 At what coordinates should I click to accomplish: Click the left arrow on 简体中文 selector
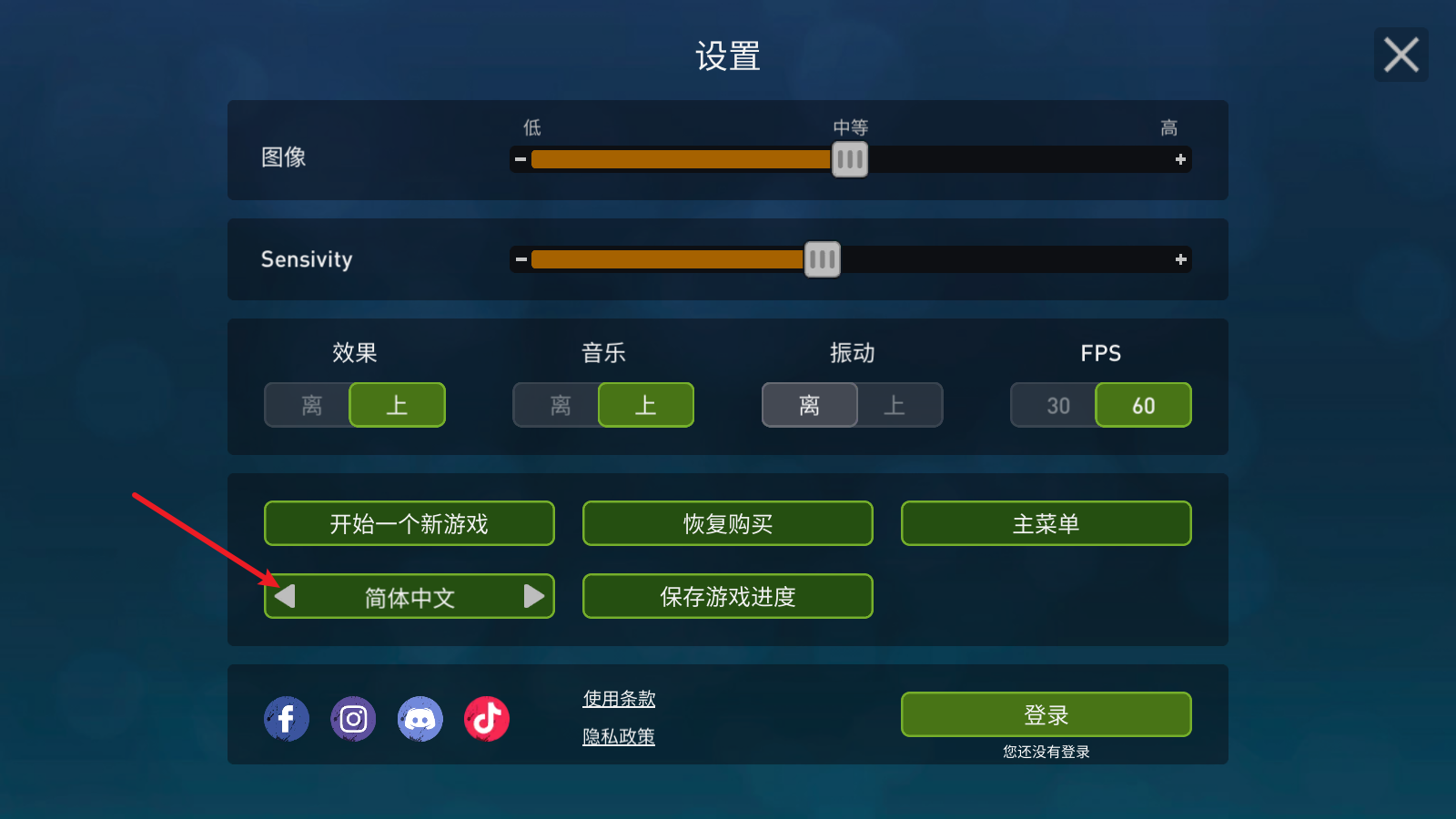tap(285, 596)
